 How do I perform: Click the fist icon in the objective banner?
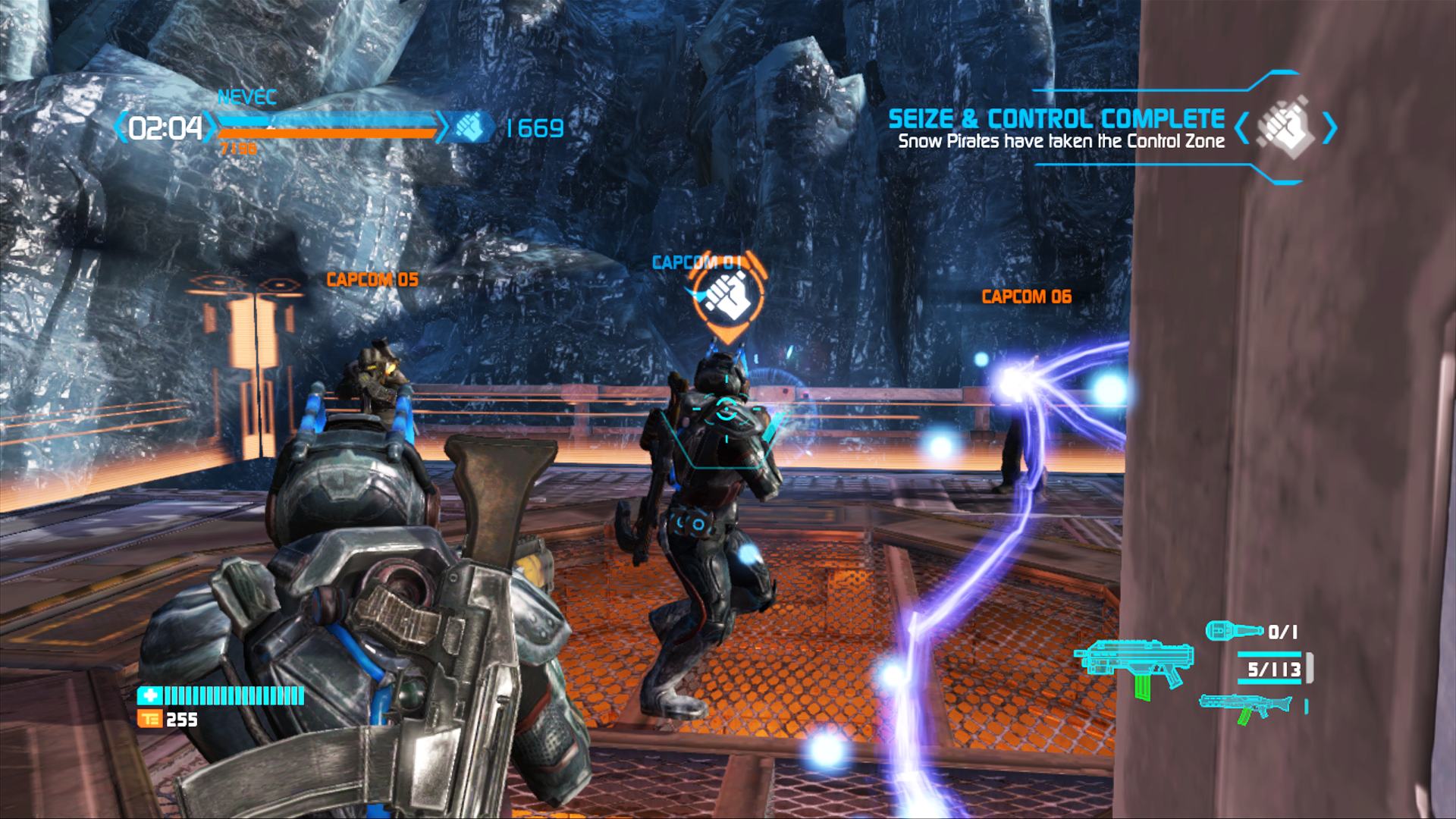1285,126
